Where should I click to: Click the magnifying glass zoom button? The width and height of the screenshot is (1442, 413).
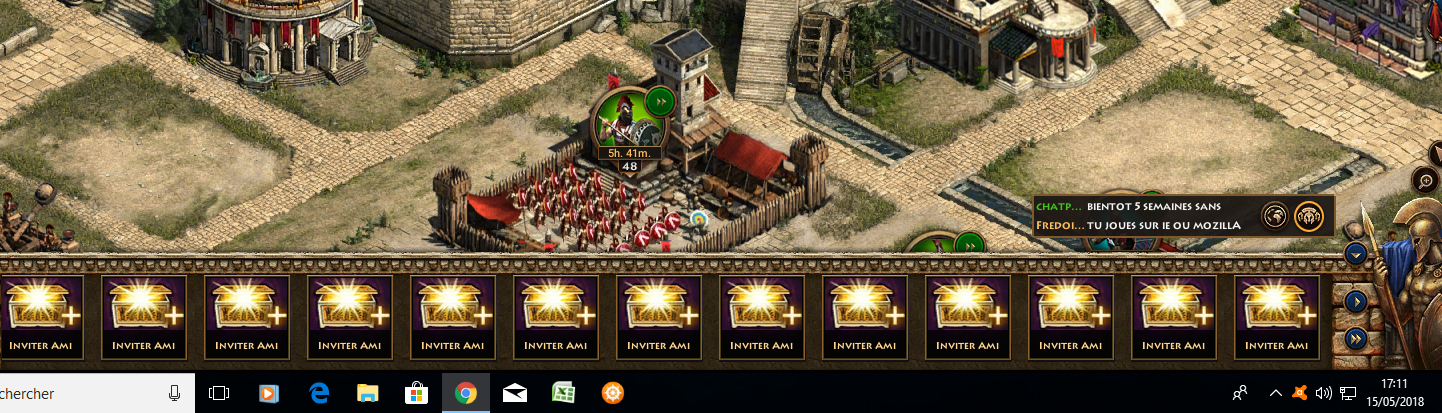point(1426,181)
